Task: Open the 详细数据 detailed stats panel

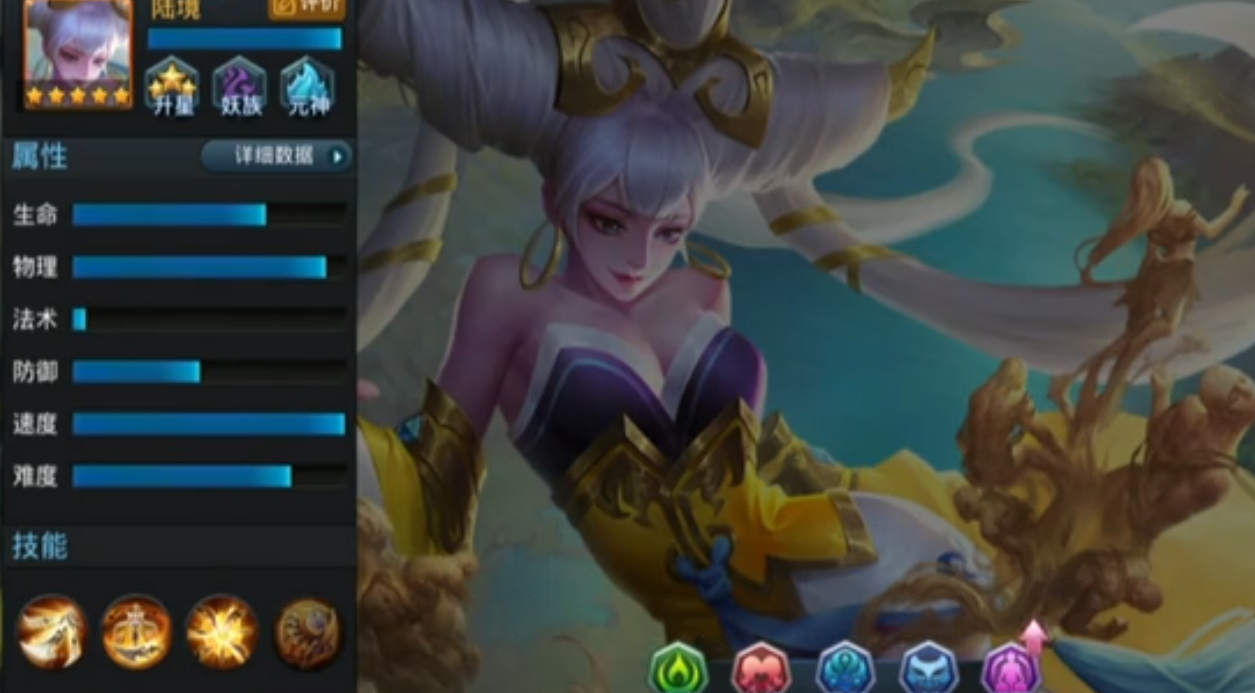Action: tap(277, 156)
